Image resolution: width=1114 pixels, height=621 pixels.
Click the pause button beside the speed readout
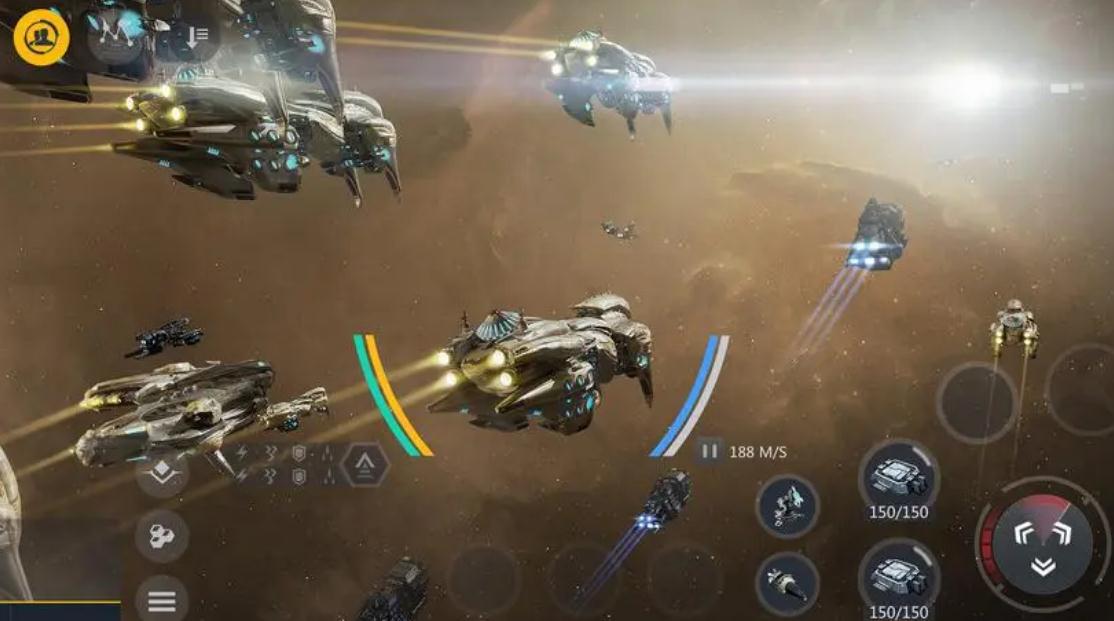pyautogui.click(x=709, y=452)
